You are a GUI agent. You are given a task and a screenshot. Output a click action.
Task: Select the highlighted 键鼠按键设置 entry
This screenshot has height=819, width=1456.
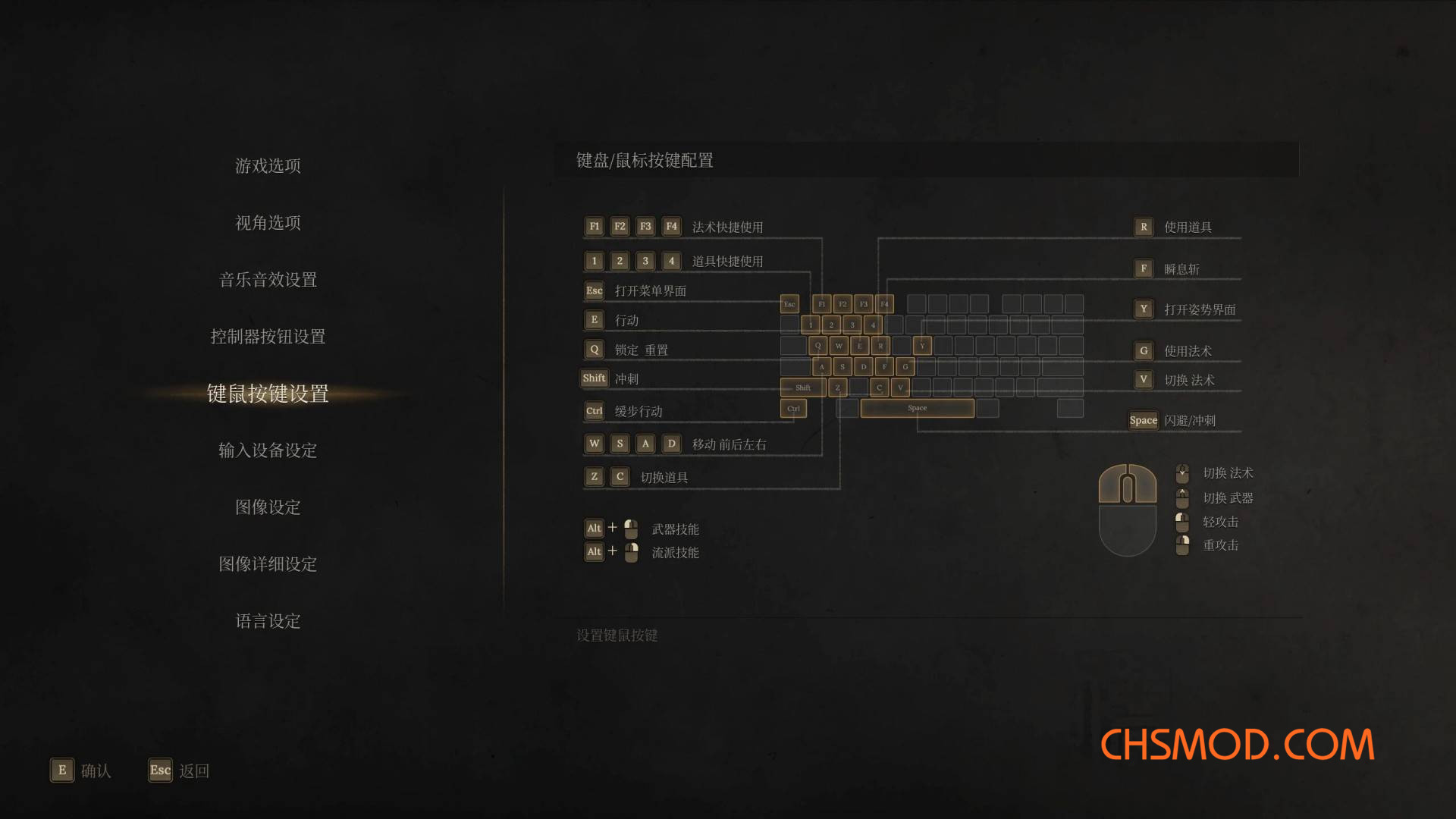pos(268,394)
